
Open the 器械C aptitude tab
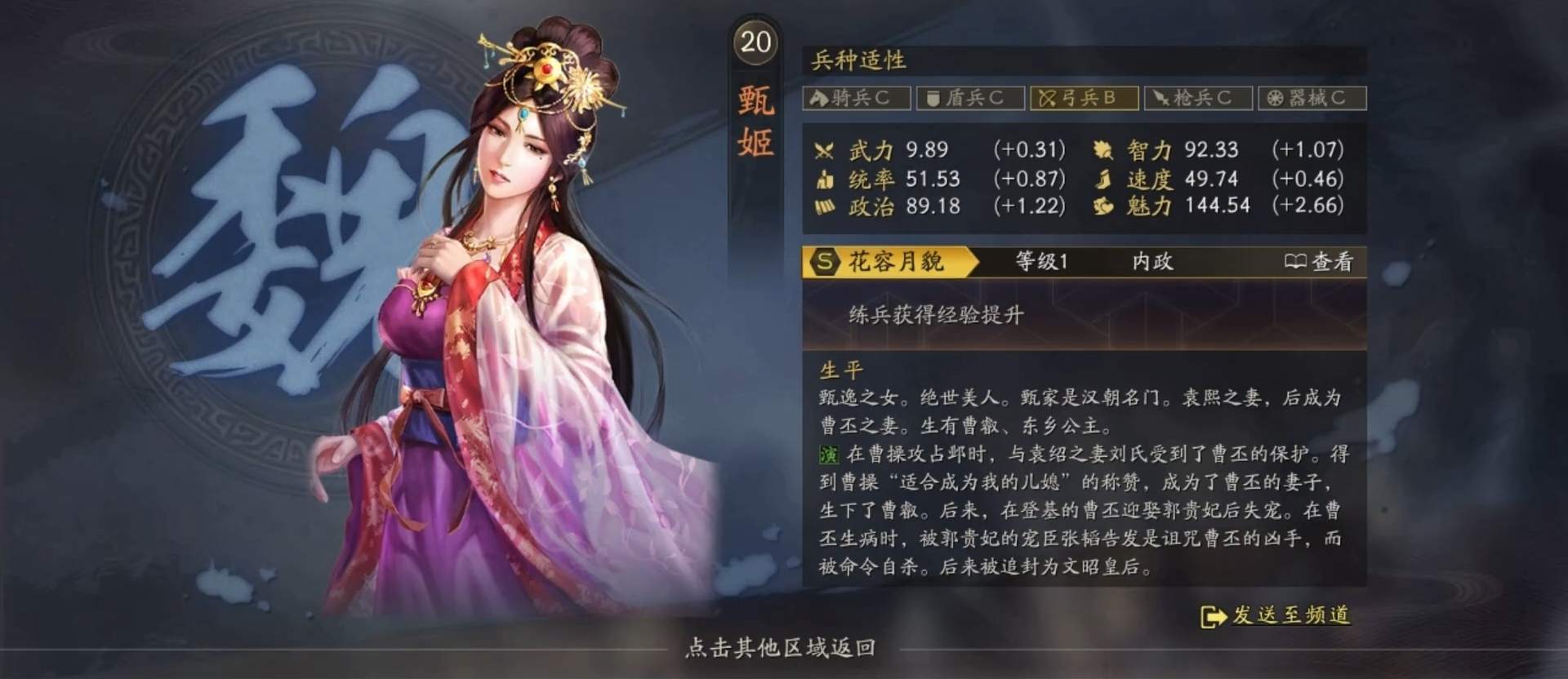tap(1313, 98)
